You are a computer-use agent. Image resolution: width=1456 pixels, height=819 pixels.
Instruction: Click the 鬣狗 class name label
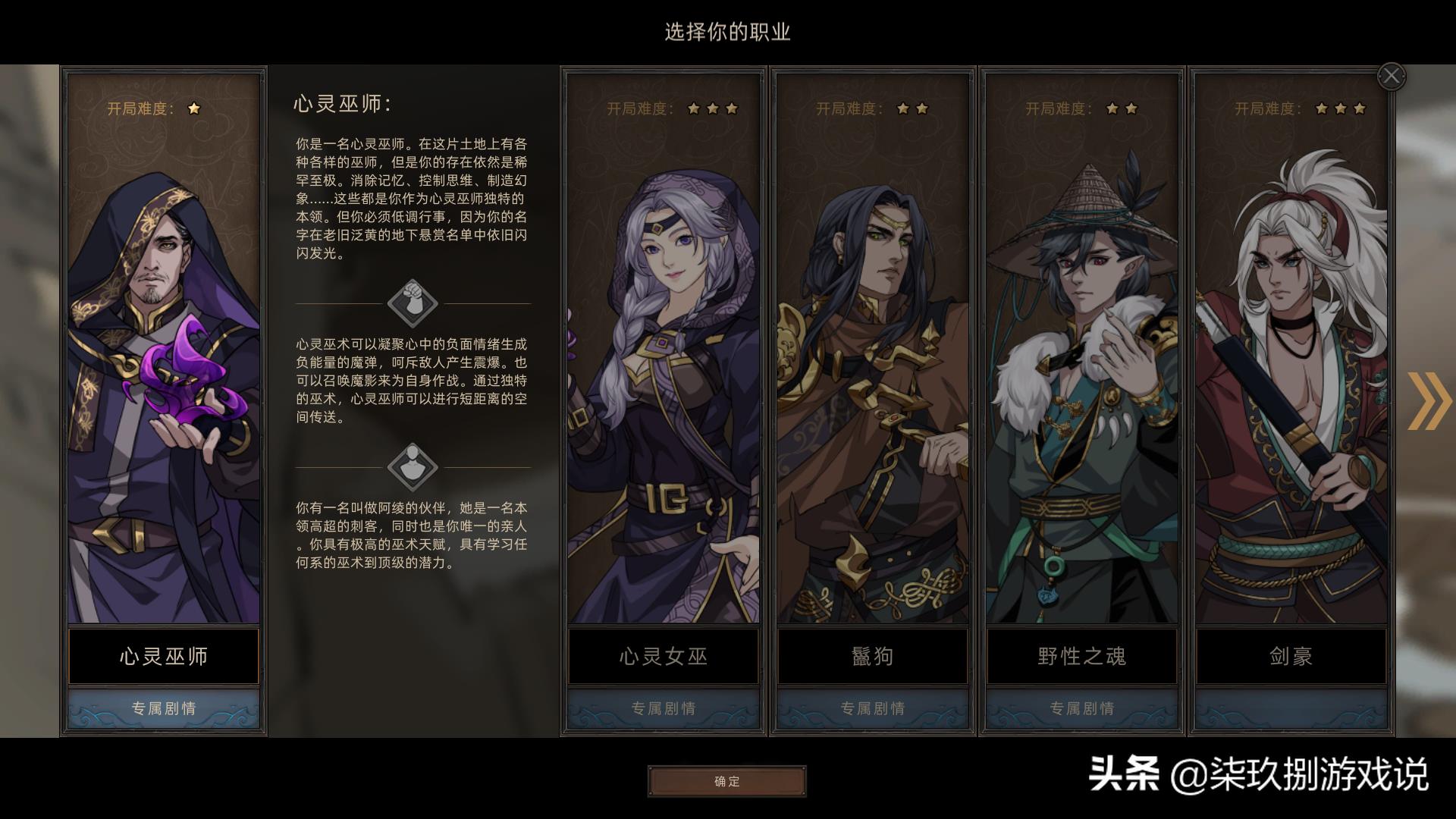tap(871, 657)
